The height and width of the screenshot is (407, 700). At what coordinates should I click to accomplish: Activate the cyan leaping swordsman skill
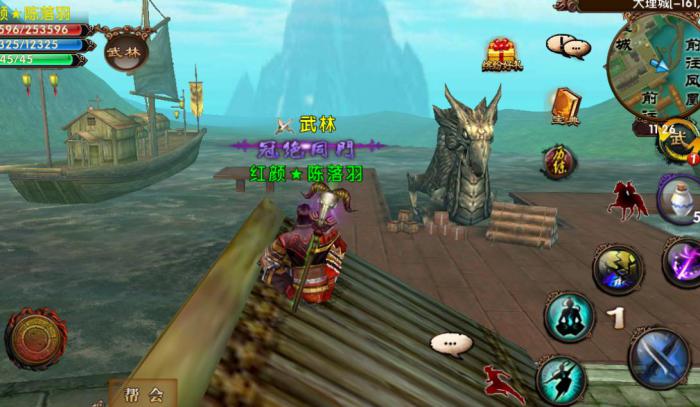tap(560, 380)
